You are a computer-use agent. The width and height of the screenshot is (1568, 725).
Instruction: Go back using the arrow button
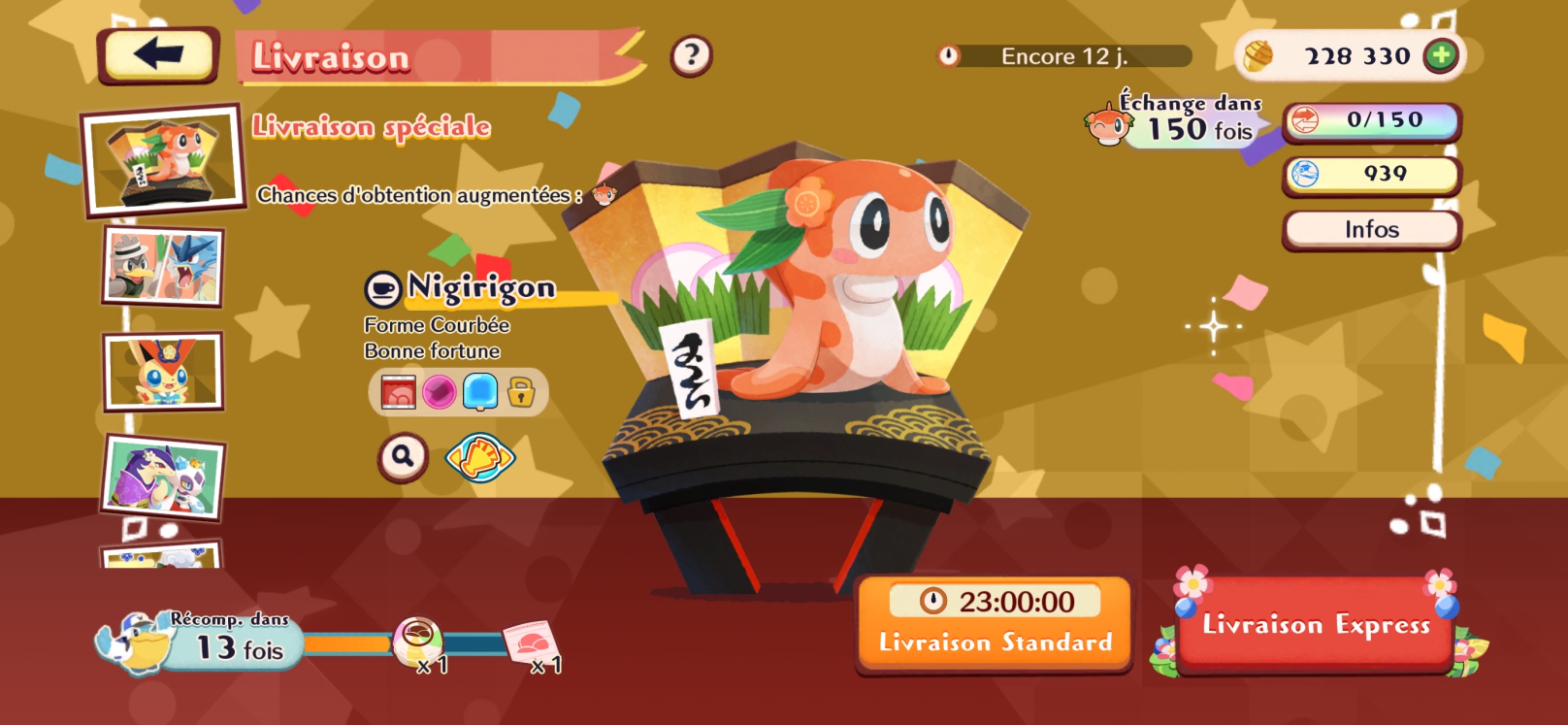(x=159, y=54)
